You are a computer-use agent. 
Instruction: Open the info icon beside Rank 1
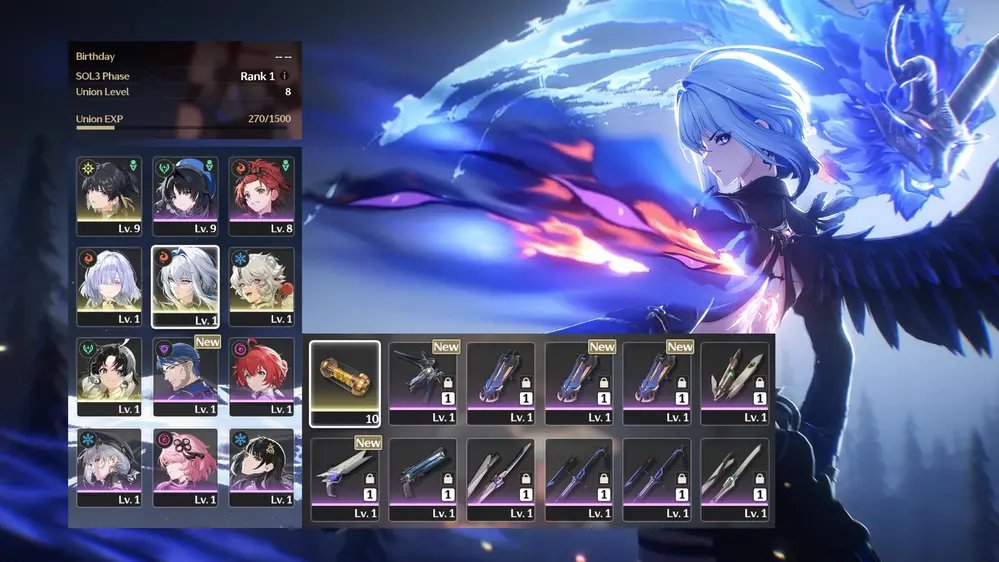[285, 76]
